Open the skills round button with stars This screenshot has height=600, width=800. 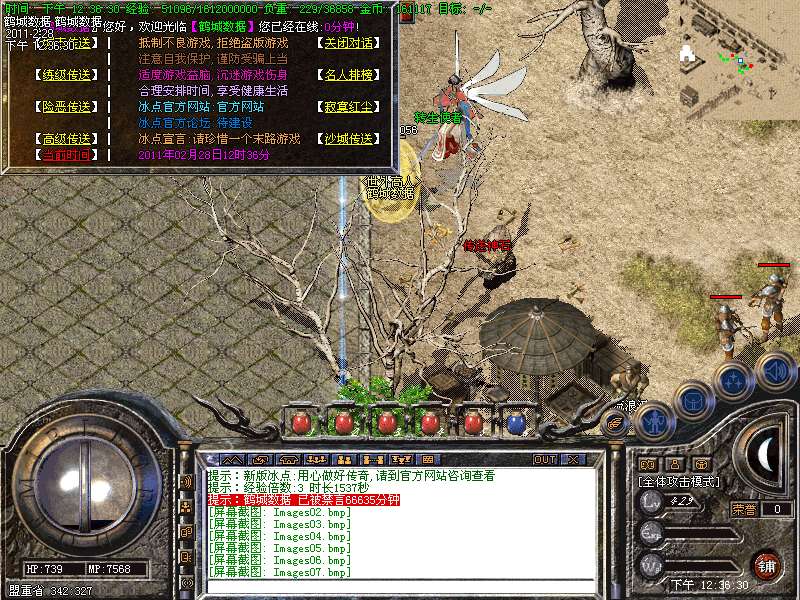point(734,380)
